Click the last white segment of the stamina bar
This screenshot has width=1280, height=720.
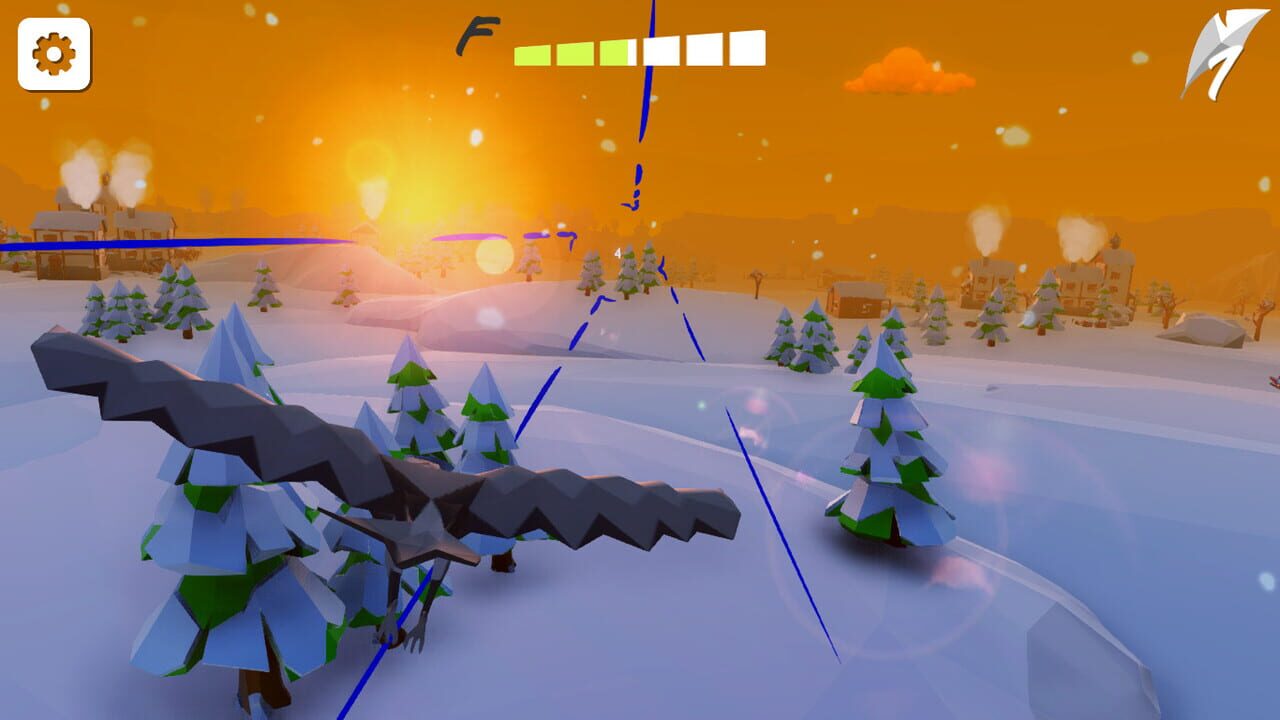pos(748,46)
